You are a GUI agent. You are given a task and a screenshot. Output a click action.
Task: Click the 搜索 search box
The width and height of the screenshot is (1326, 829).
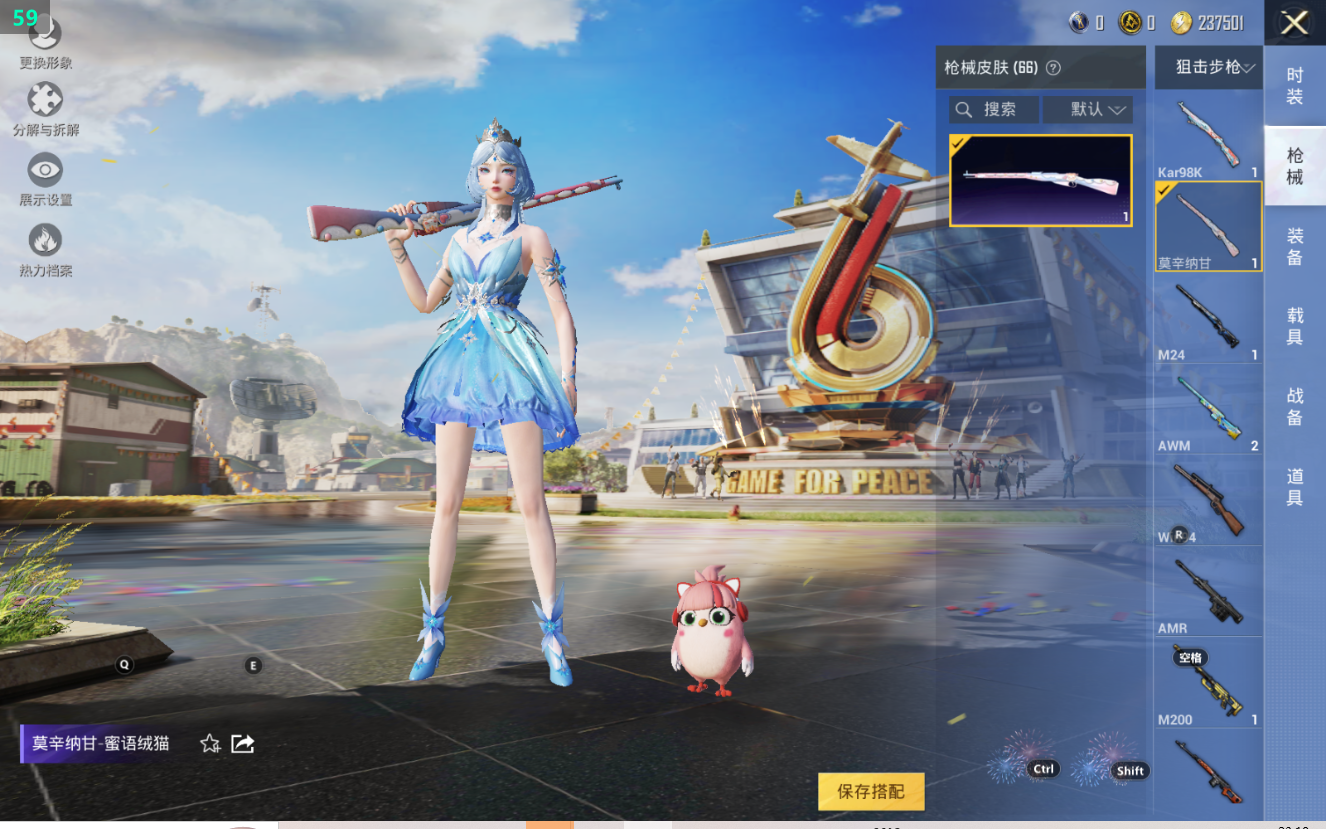993,109
